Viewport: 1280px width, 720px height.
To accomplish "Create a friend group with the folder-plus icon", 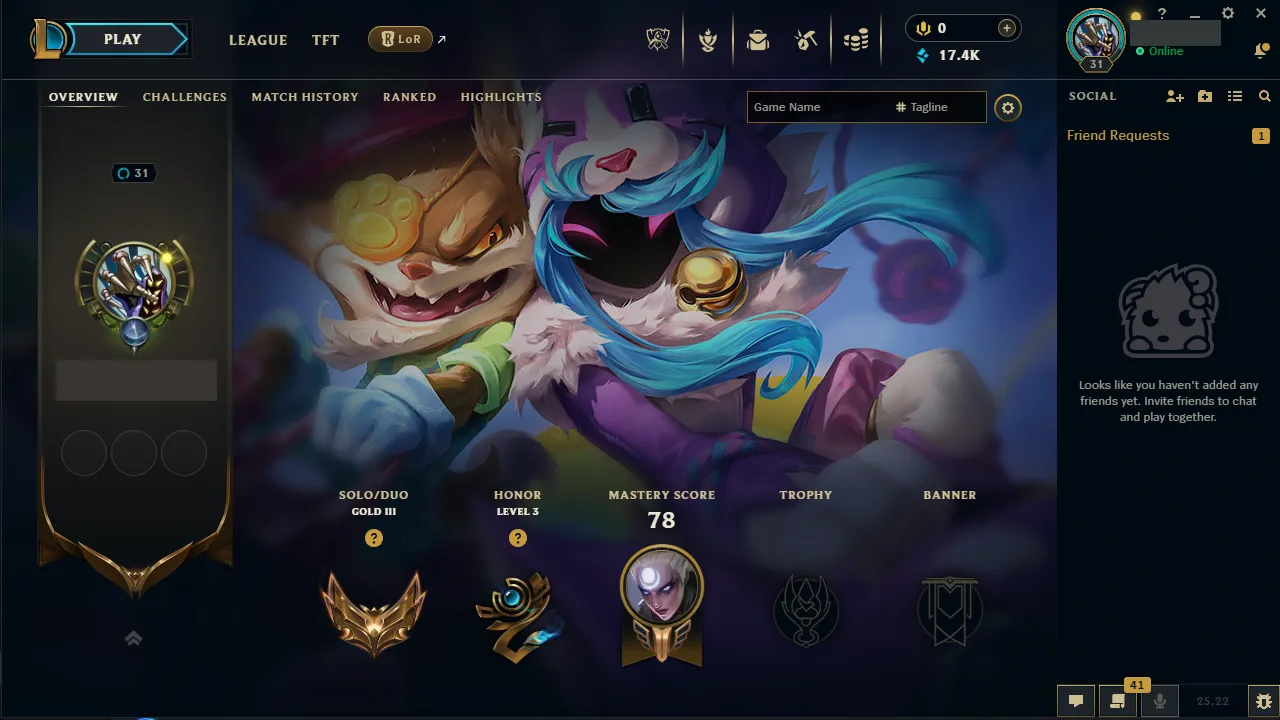I will pos(1204,96).
